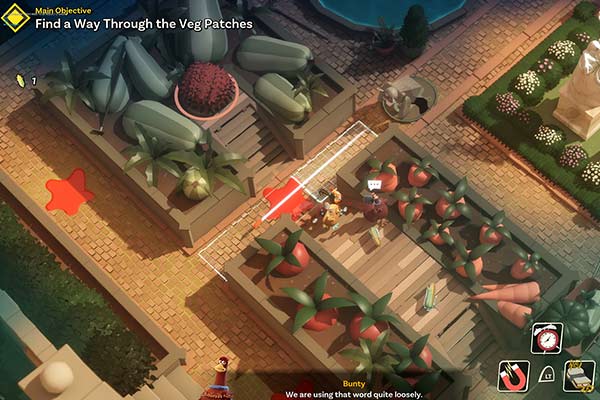Use the magnet gadget
600x400 pixels.
513,375
